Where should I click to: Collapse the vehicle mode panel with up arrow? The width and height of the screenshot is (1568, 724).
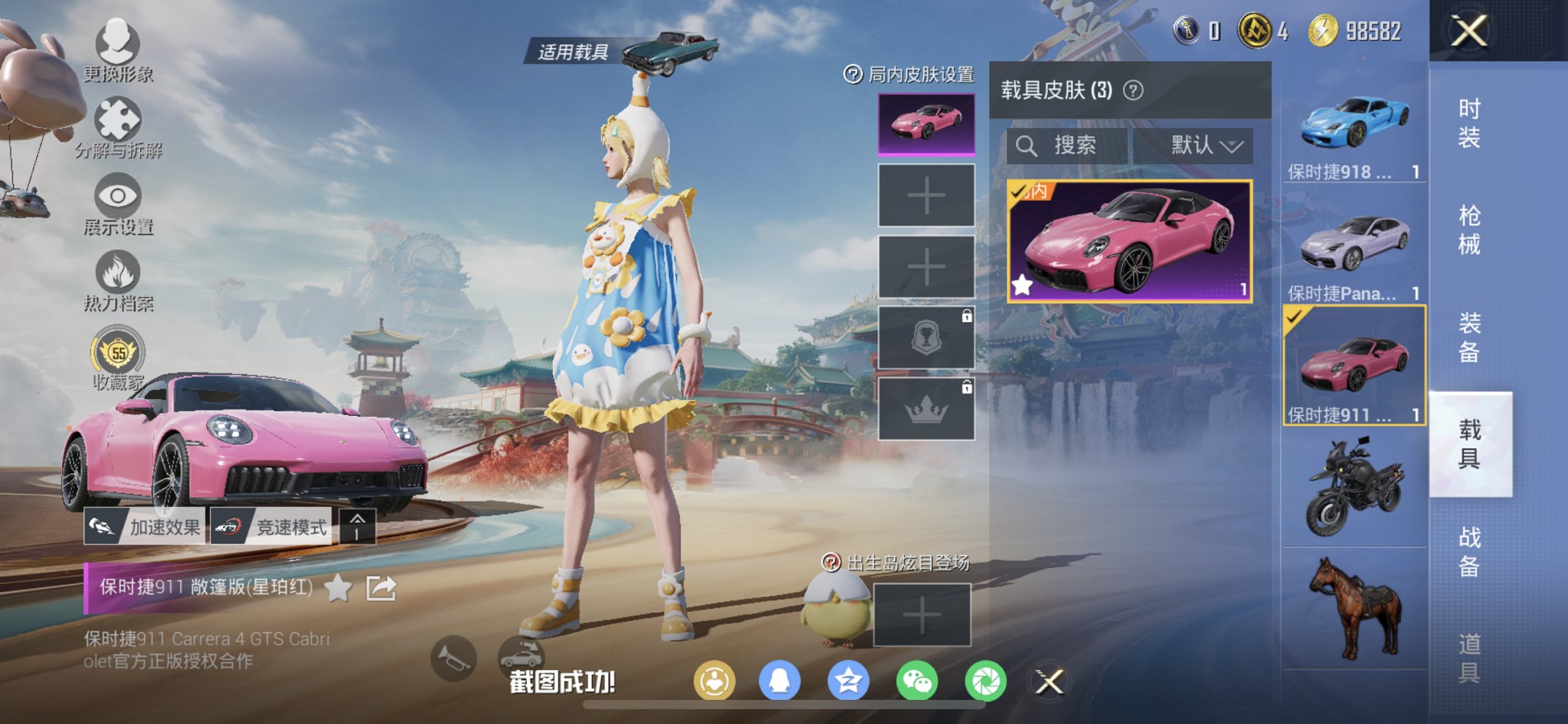[x=357, y=527]
